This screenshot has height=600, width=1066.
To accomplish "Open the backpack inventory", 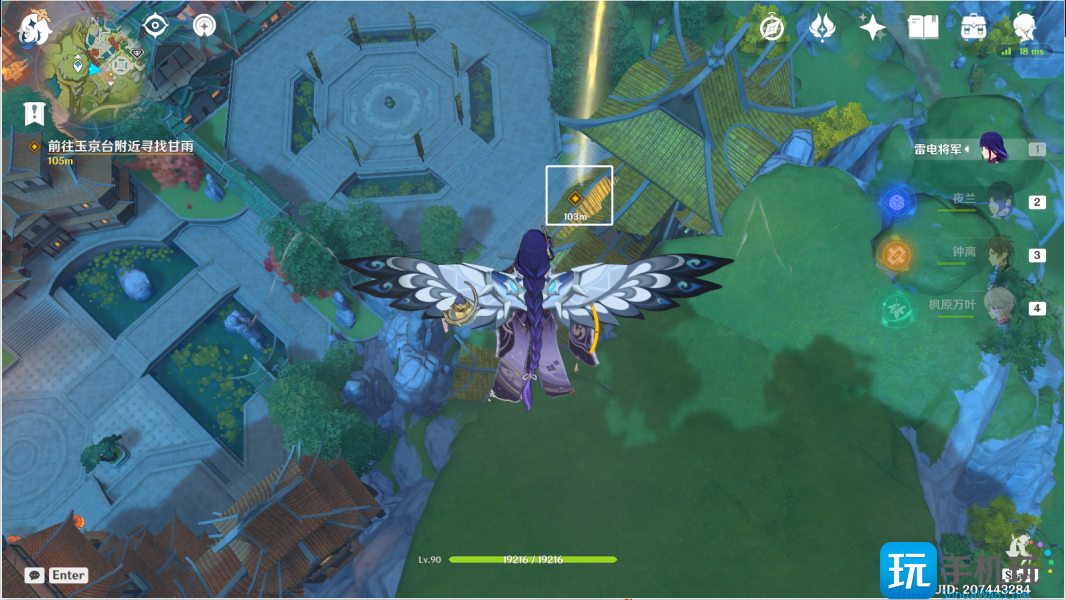I will pyautogui.click(x=973, y=28).
